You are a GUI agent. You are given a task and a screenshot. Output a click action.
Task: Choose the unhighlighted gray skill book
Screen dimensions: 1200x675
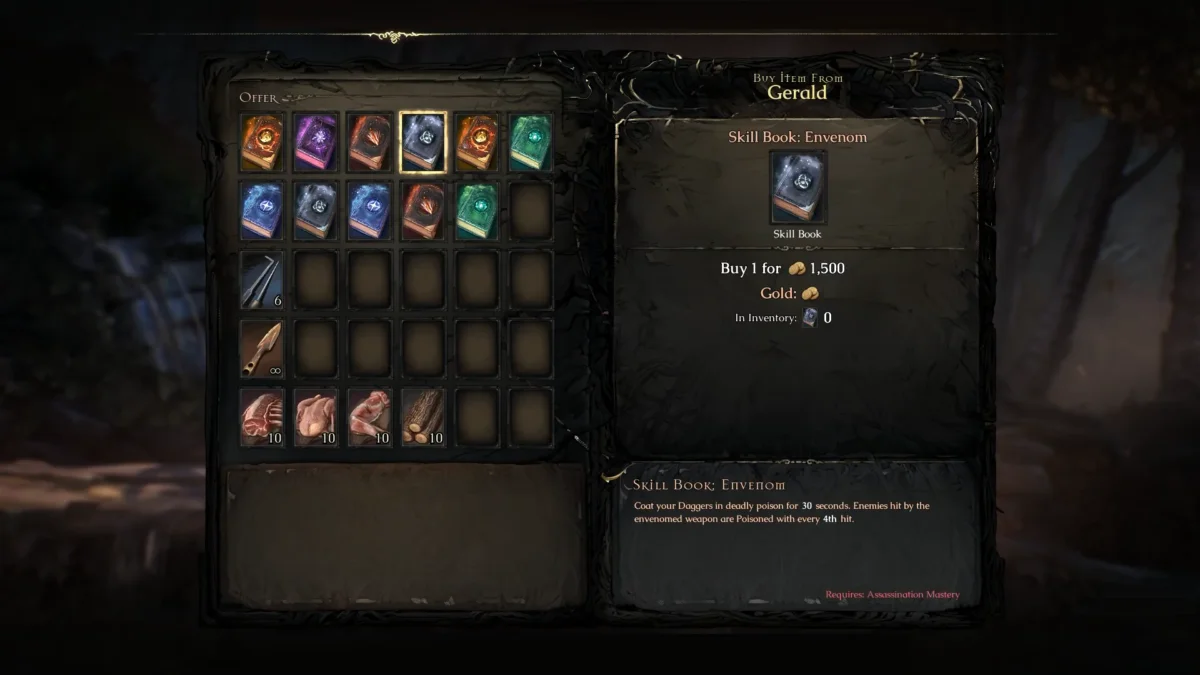(315, 210)
